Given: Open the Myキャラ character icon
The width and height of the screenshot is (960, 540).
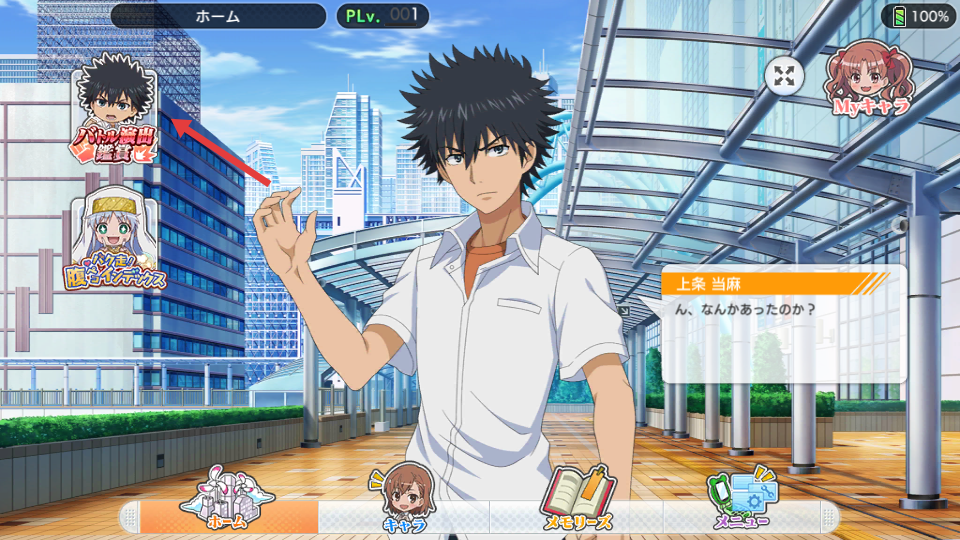Looking at the screenshot, I should 869,78.
